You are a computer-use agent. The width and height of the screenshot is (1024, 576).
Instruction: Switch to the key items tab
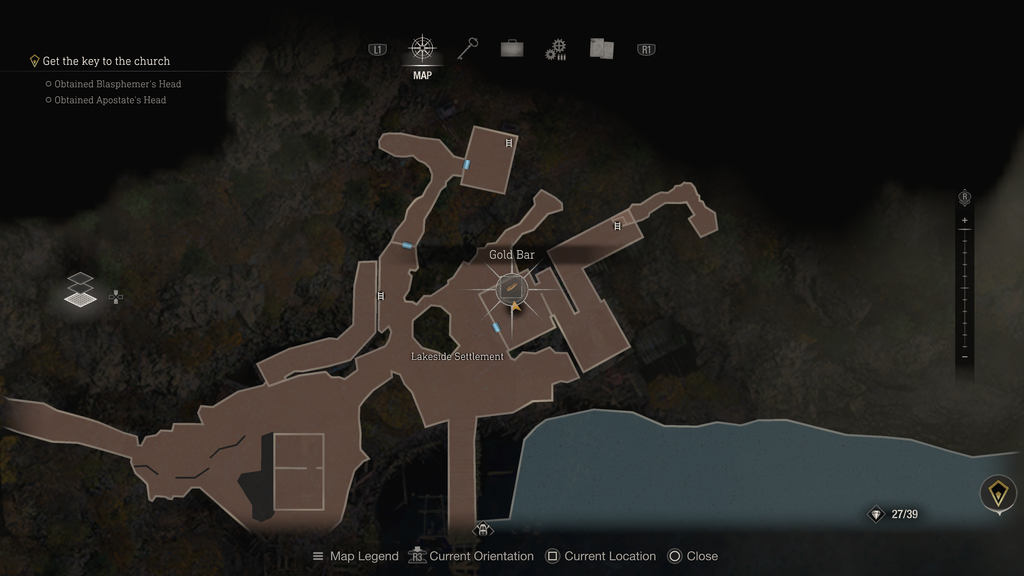pos(467,49)
